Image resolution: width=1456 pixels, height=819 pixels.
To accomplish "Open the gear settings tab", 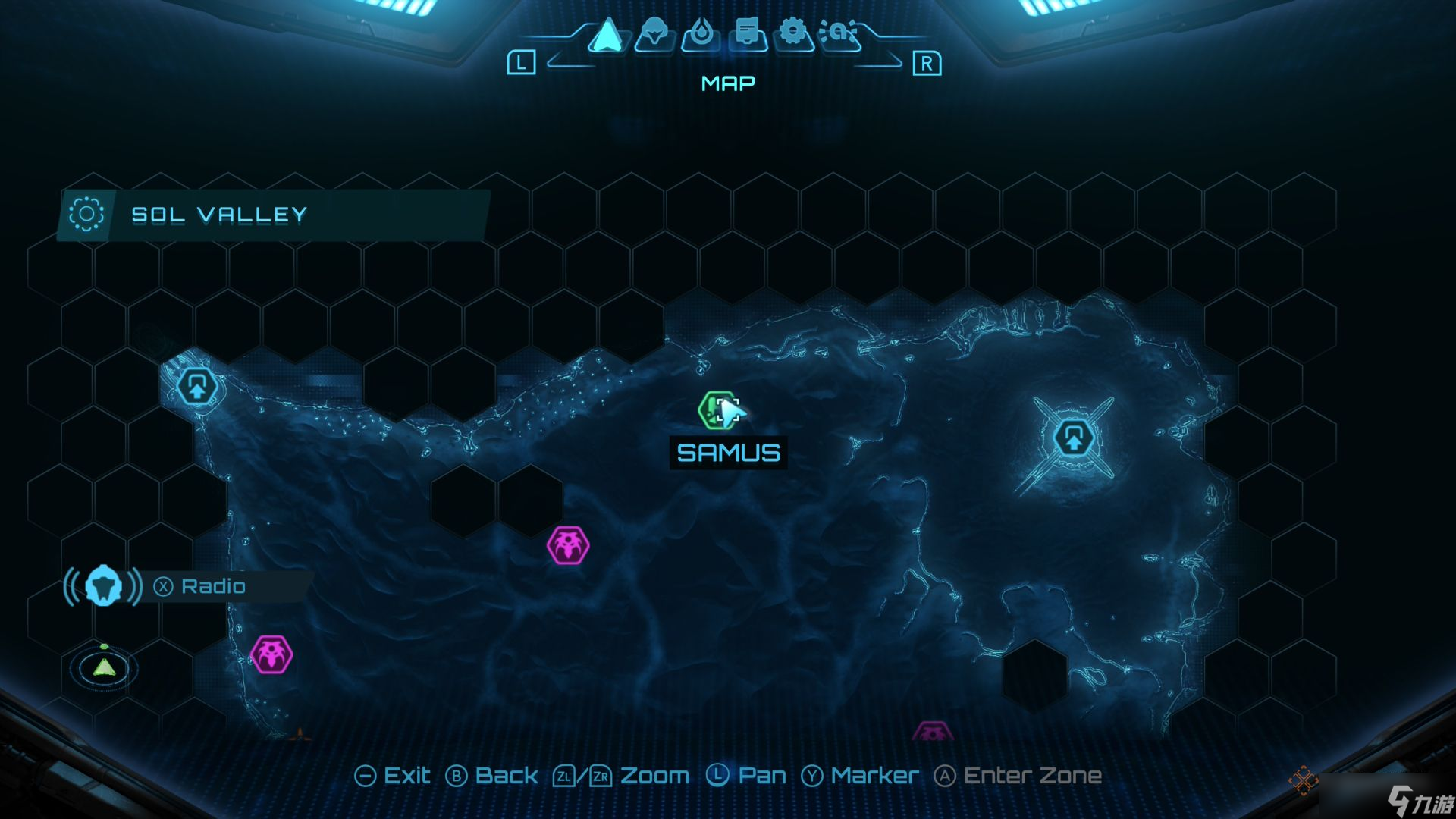I will pyautogui.click(x=793, y=33).
